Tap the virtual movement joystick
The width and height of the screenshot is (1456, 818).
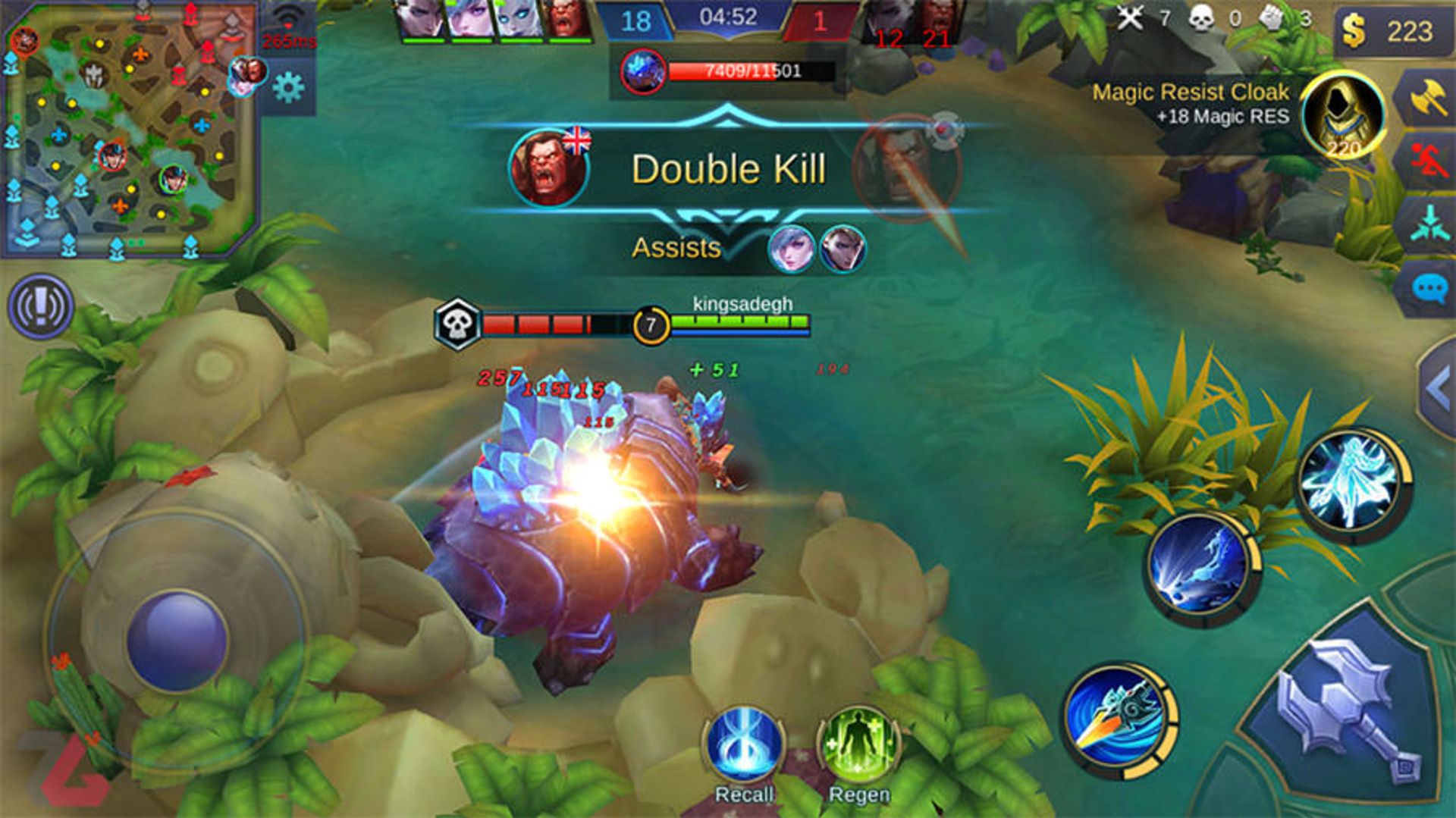coord(177,641)
